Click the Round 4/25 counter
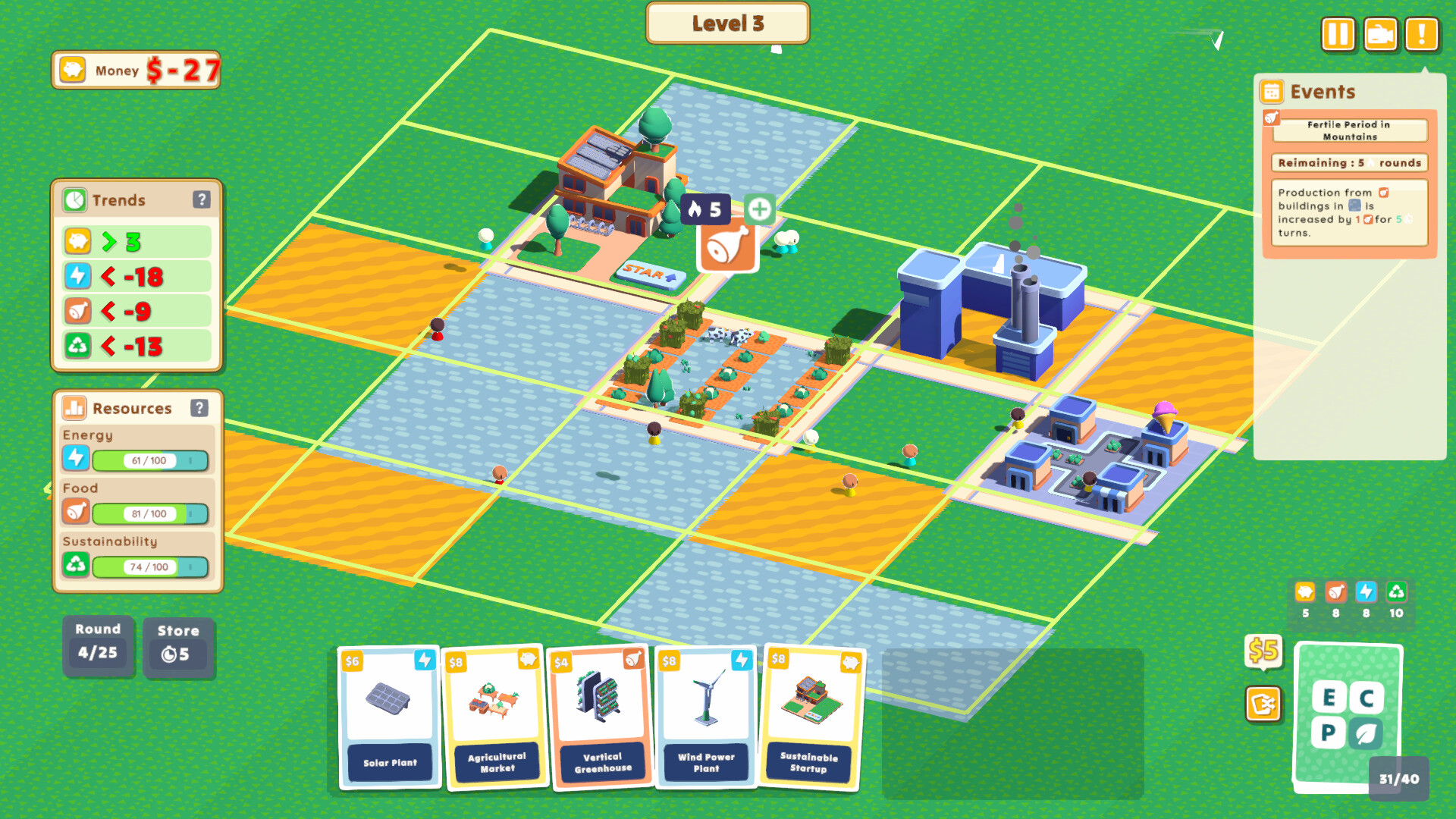Image resolution: width=1456 pixels, height=819 pixels. (x=98, y=646)
